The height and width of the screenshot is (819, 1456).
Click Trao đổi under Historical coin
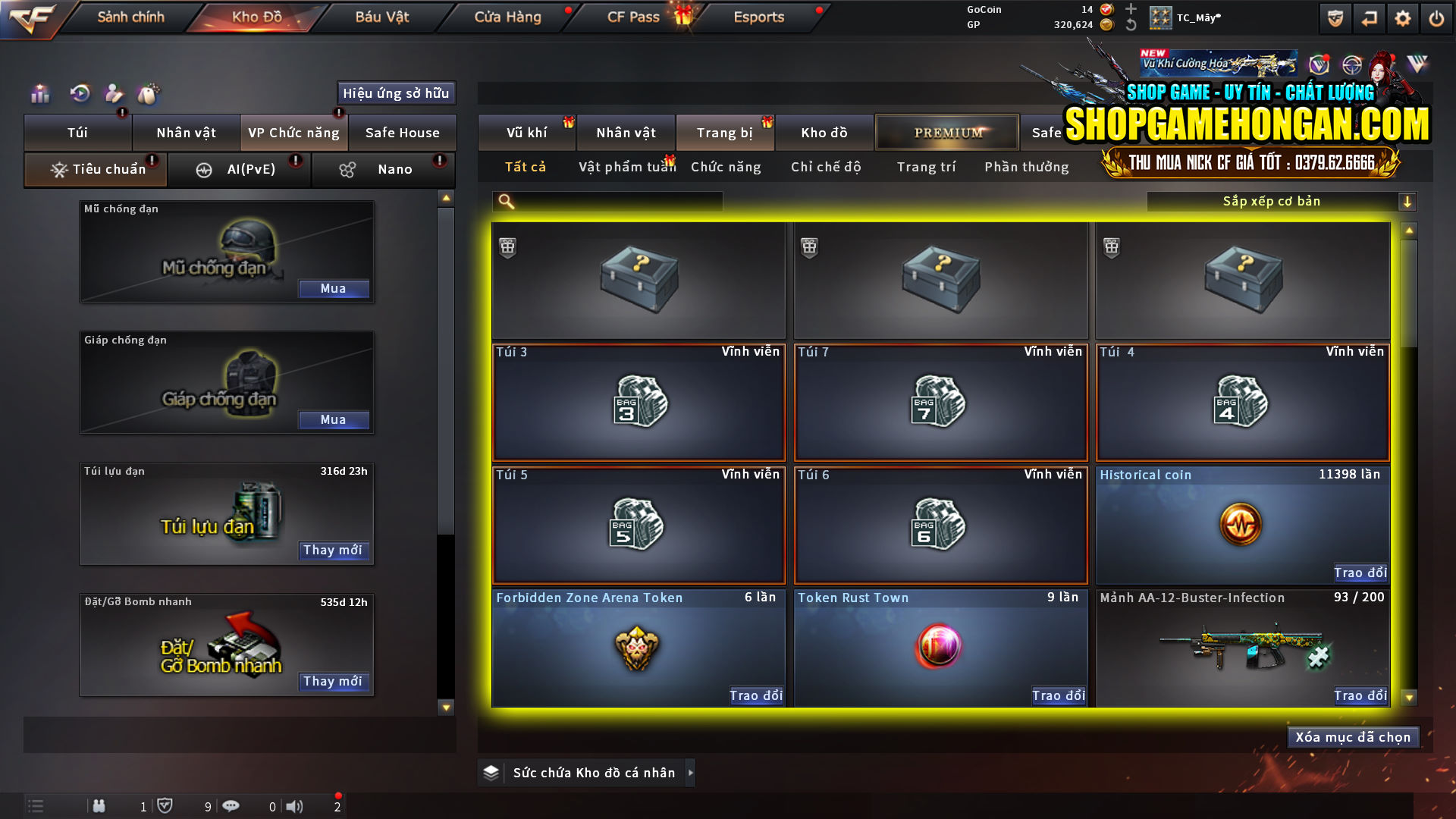(x=1360, y=573)
